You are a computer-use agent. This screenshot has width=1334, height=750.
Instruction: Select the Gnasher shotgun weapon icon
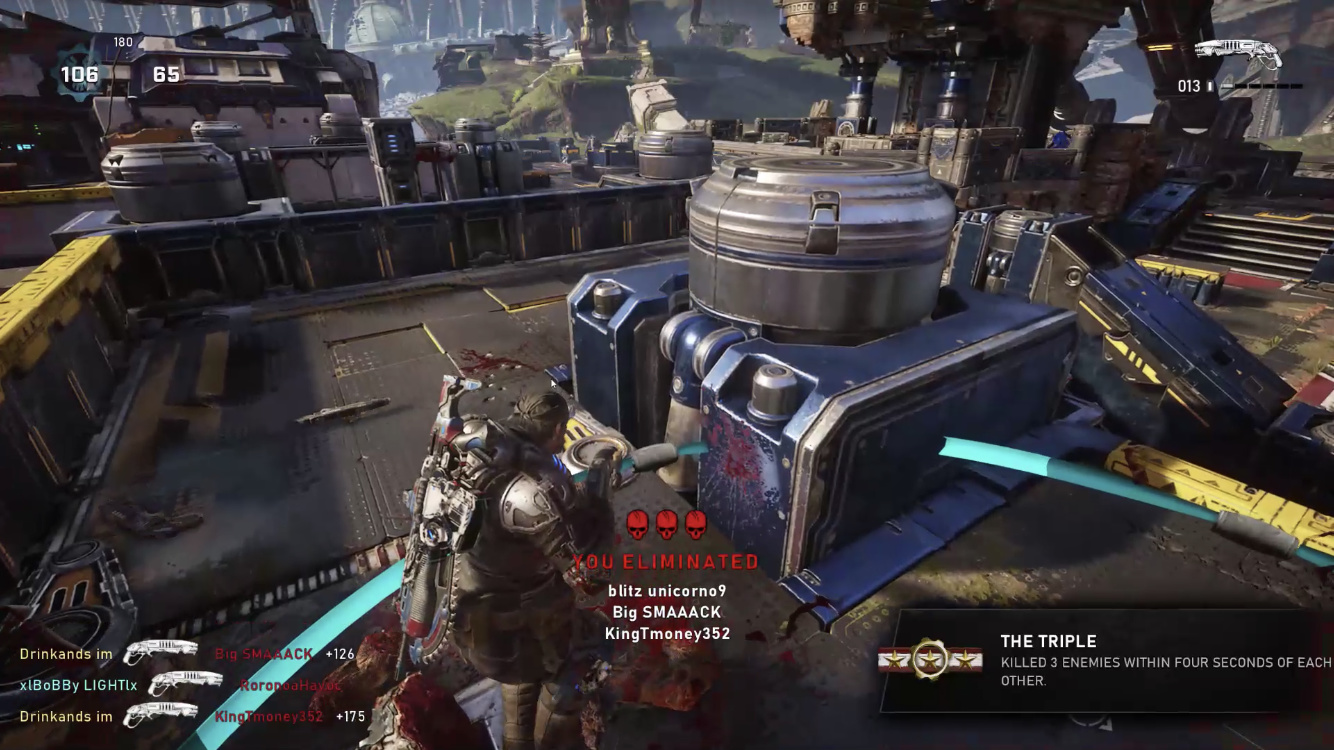tap(1237, 54)
